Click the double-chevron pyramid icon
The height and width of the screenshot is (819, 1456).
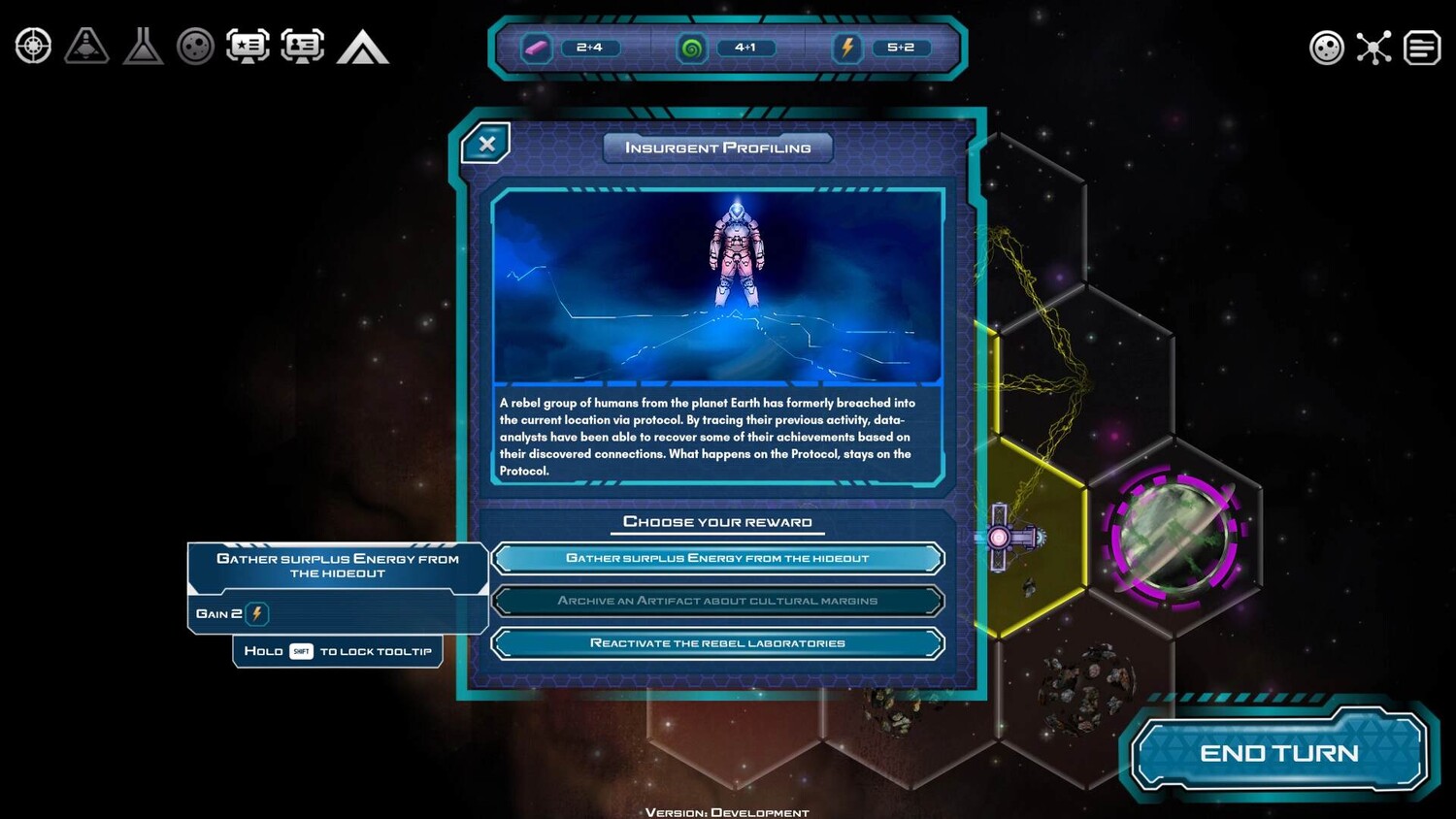pyautogui.click(x=362, y=48)
